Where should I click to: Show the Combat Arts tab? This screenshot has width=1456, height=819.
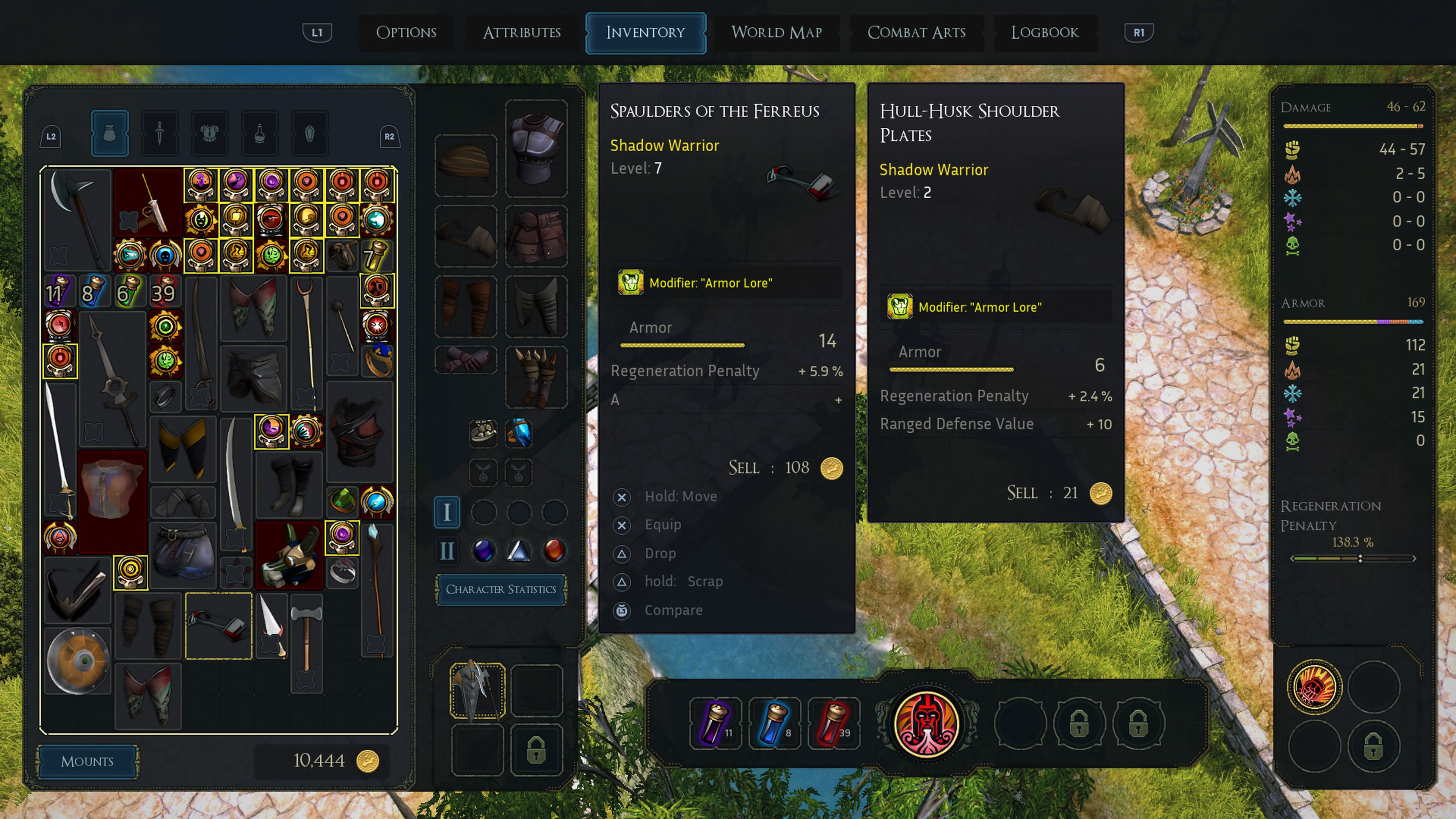(x=916, y=32)
